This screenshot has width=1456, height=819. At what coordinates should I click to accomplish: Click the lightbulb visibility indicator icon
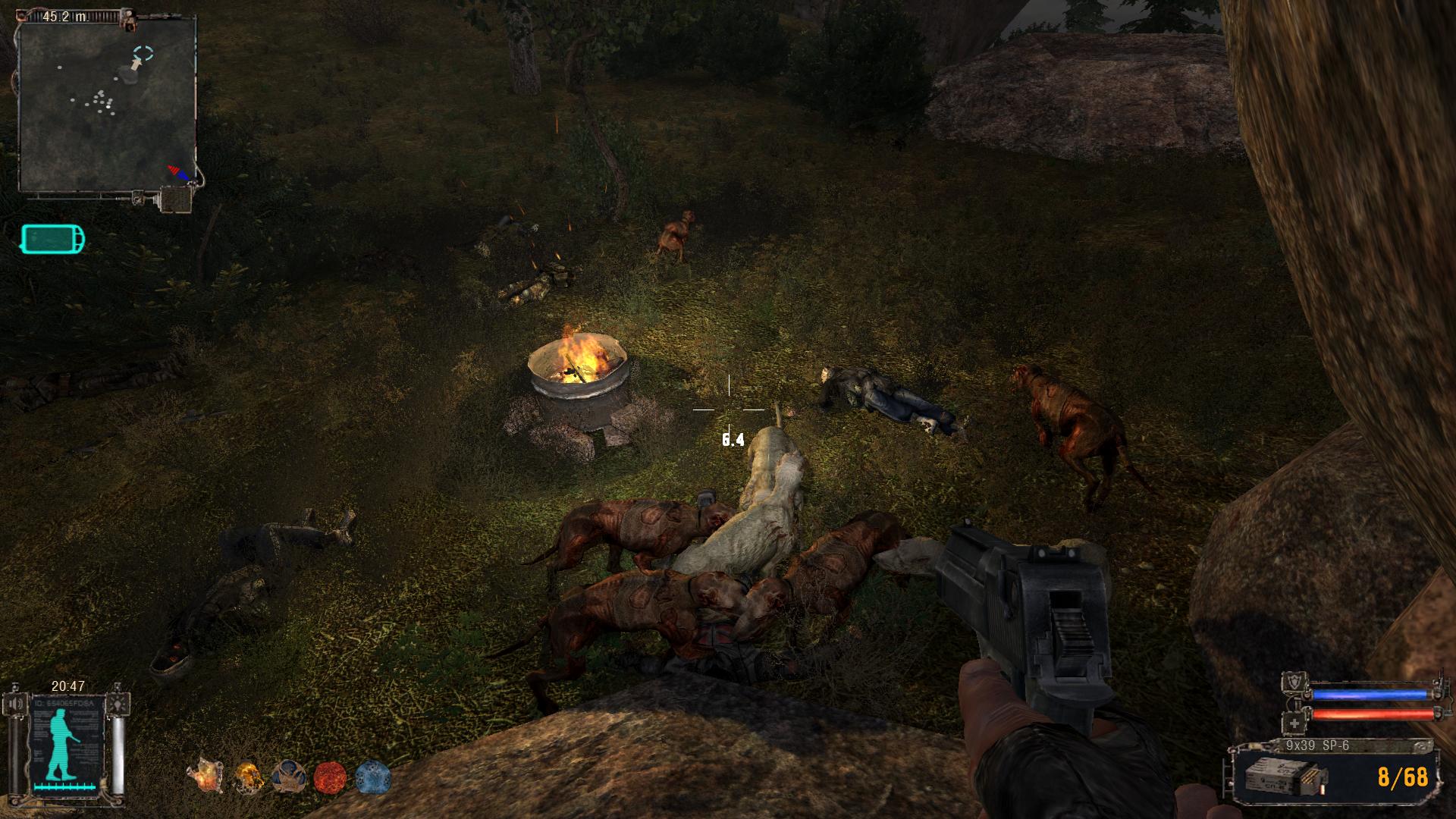[x=118, y=704]
